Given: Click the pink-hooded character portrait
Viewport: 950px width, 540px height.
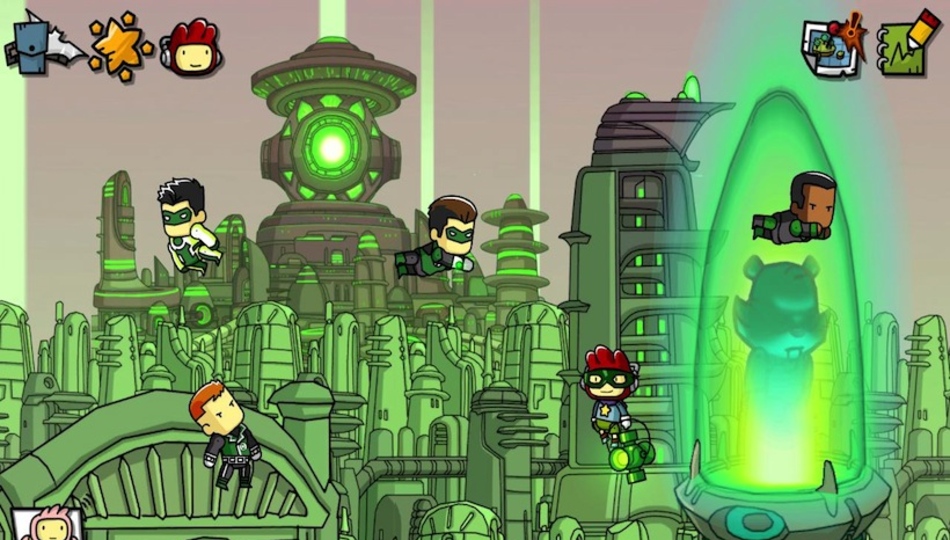Looking at the screenshot, I should (46, 525).
